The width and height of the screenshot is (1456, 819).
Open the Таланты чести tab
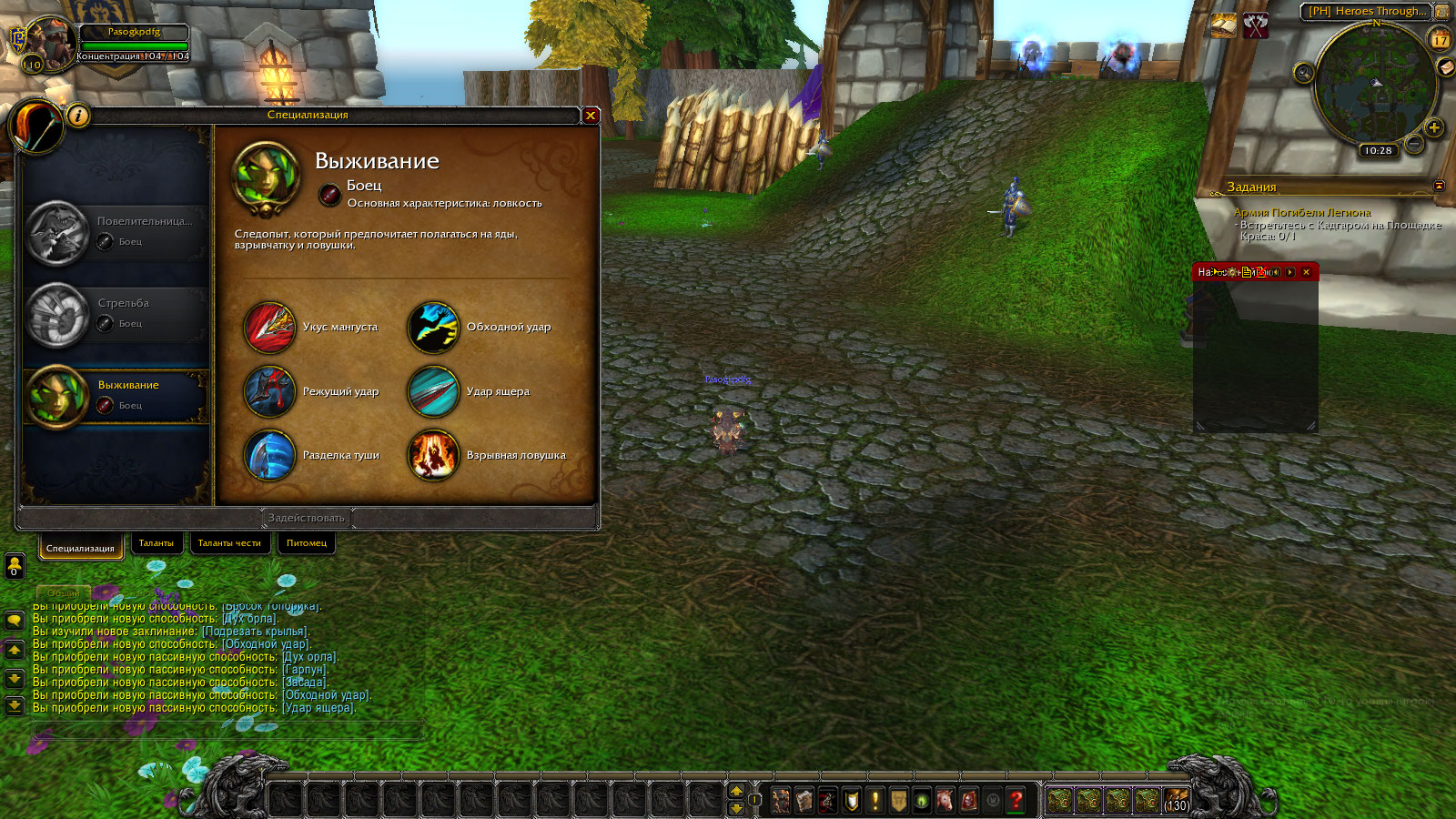(x=229, y=543)
